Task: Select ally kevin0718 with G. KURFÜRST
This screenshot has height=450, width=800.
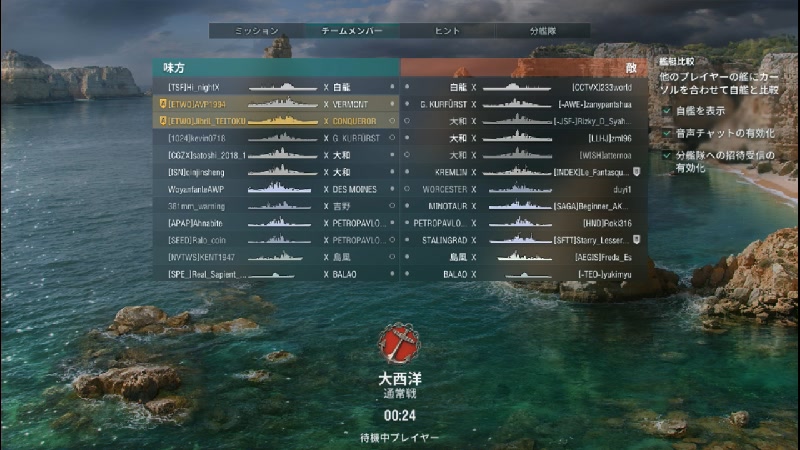Action: (275, 138)
